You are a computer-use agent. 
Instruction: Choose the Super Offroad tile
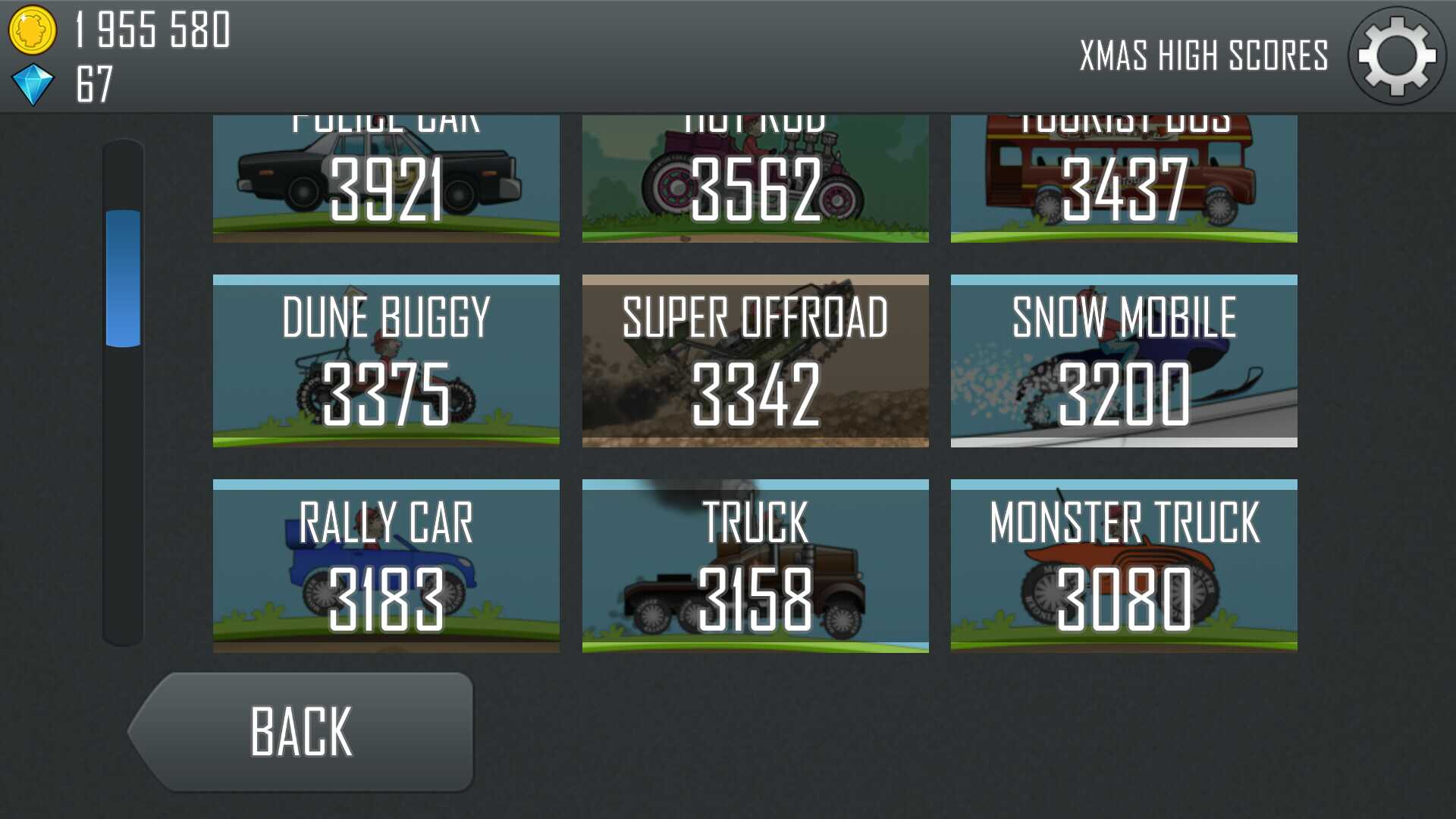(755, 361)
